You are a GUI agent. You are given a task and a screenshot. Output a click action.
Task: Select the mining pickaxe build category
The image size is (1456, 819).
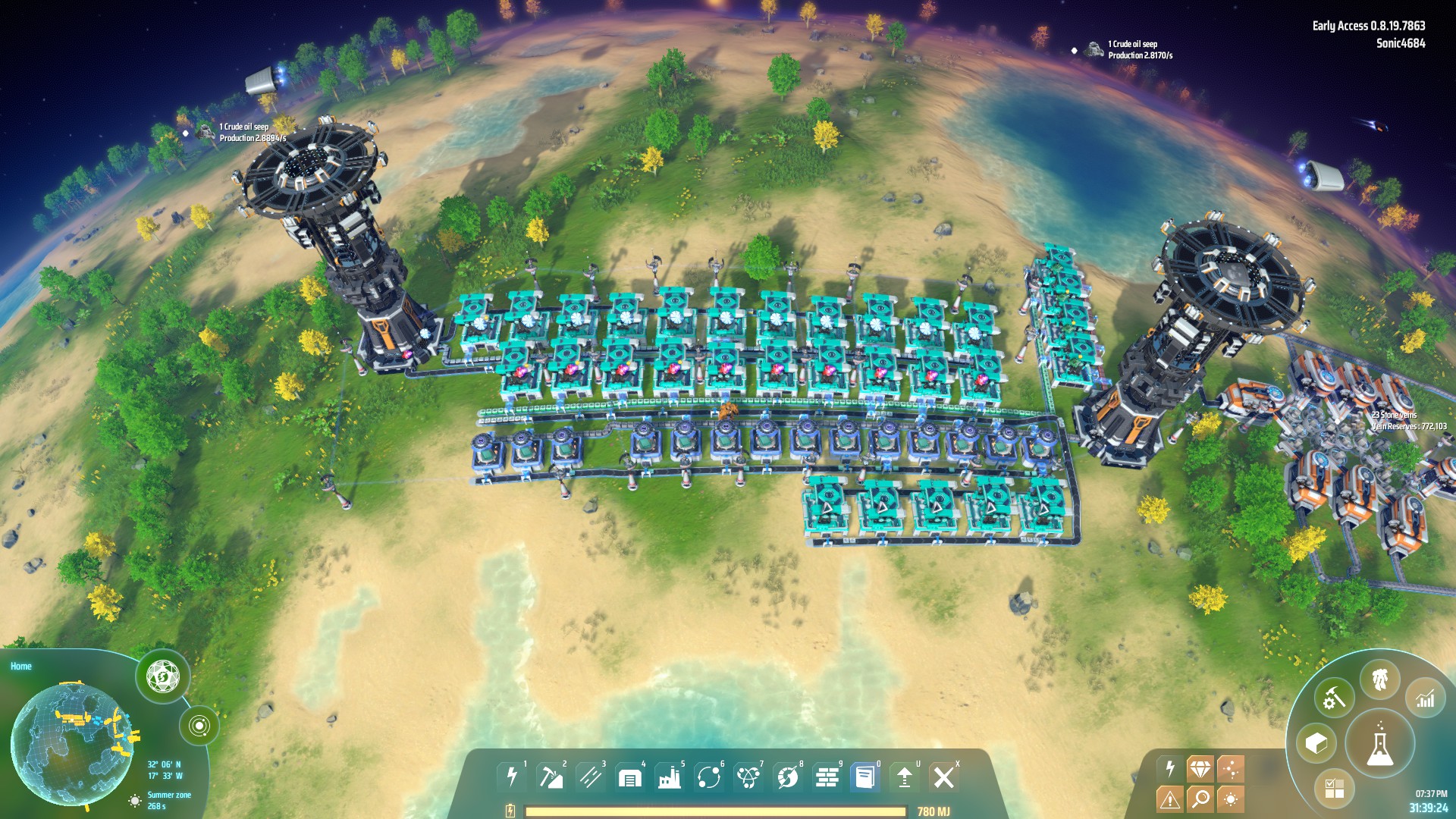point(551,777)
